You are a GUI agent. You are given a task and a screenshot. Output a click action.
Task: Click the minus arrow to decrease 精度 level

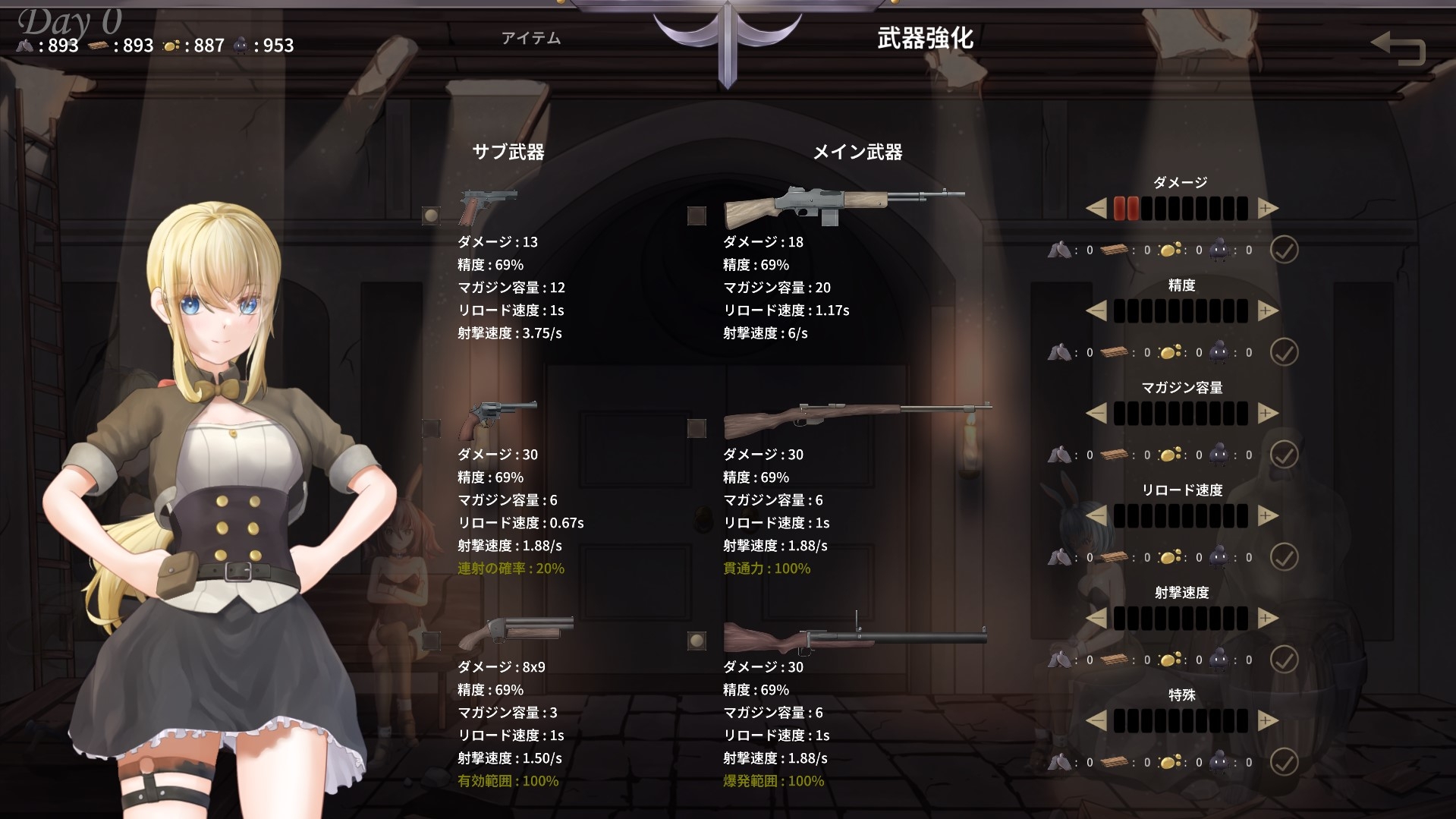coord(1096,310)
